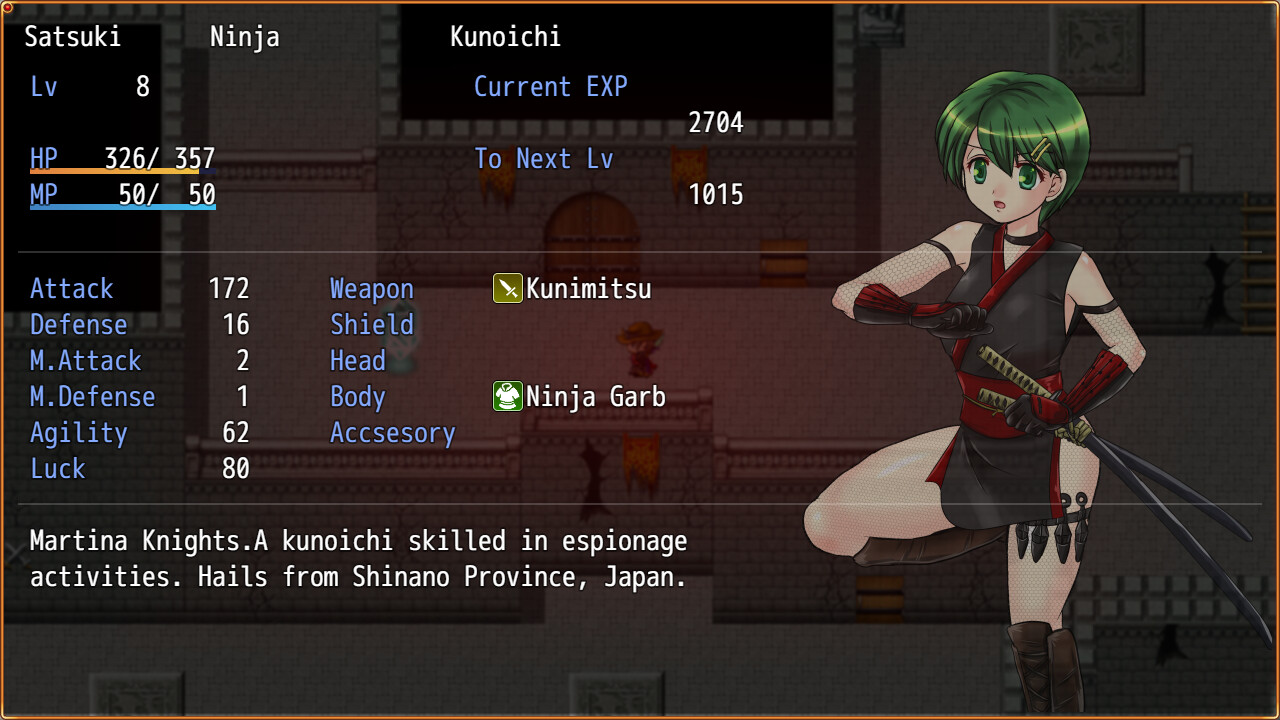Expand the character biography text panel
This screenshot has width=1280, height=720.
tap(358, 558)
